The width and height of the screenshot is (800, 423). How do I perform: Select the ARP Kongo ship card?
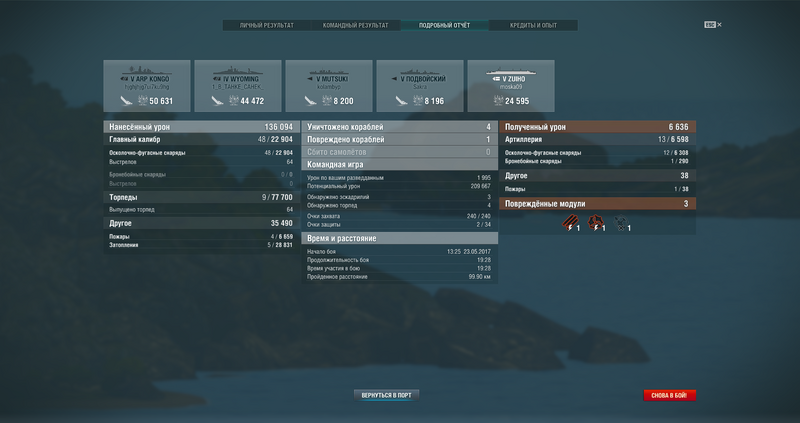[x=147, y=86]
